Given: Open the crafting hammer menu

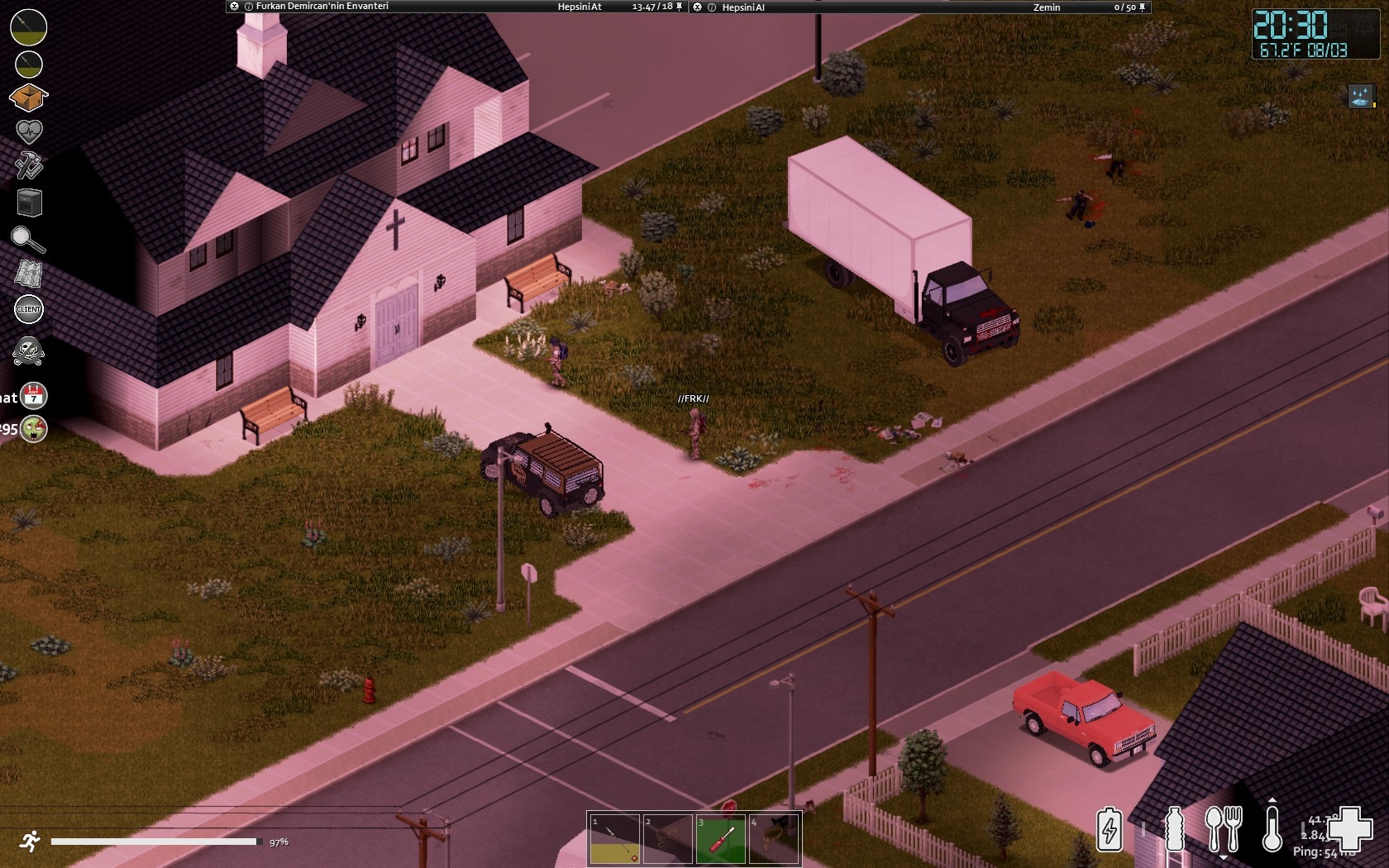Looking at the screenshot, I should click(x=29, y=165).
